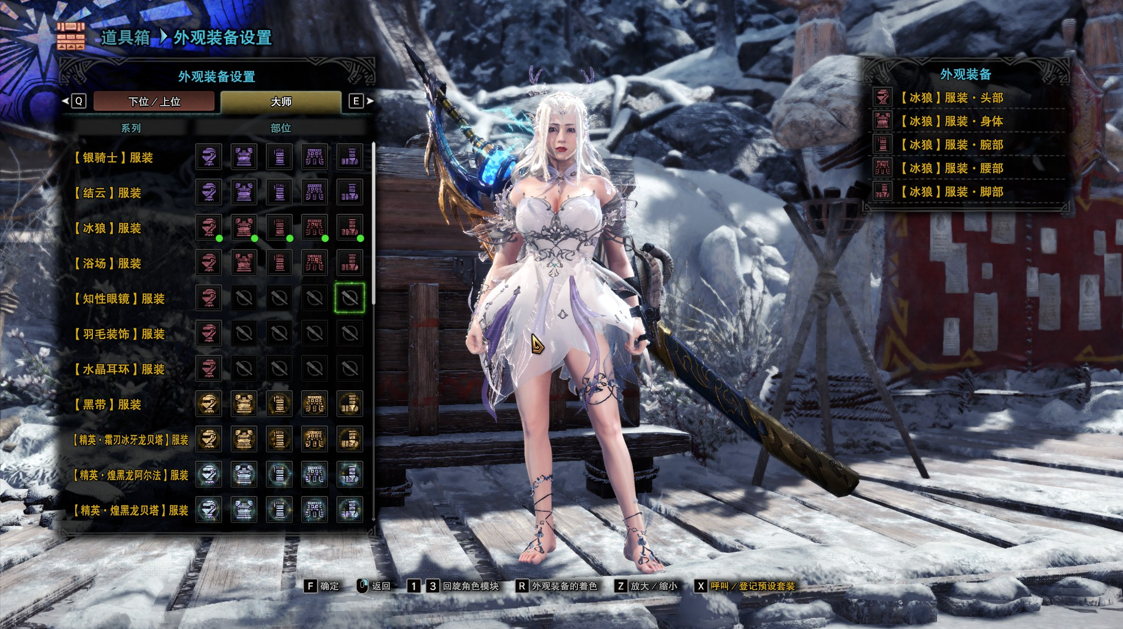
Task: Choose the 【银骑士】服装 head piece icon
Action: pyautogui.click(x=209, y=157)
